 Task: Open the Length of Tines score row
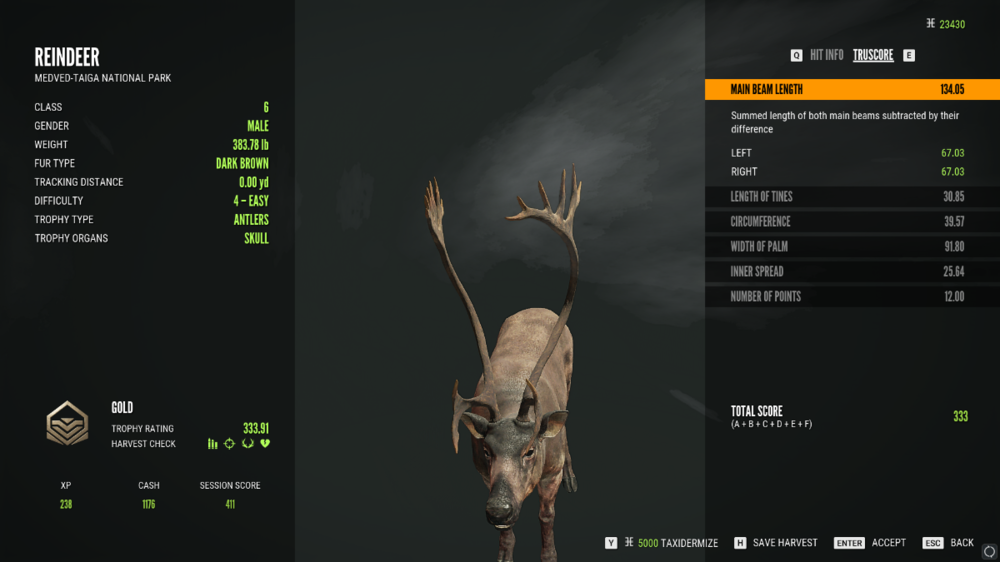click(x=851, y=197)
